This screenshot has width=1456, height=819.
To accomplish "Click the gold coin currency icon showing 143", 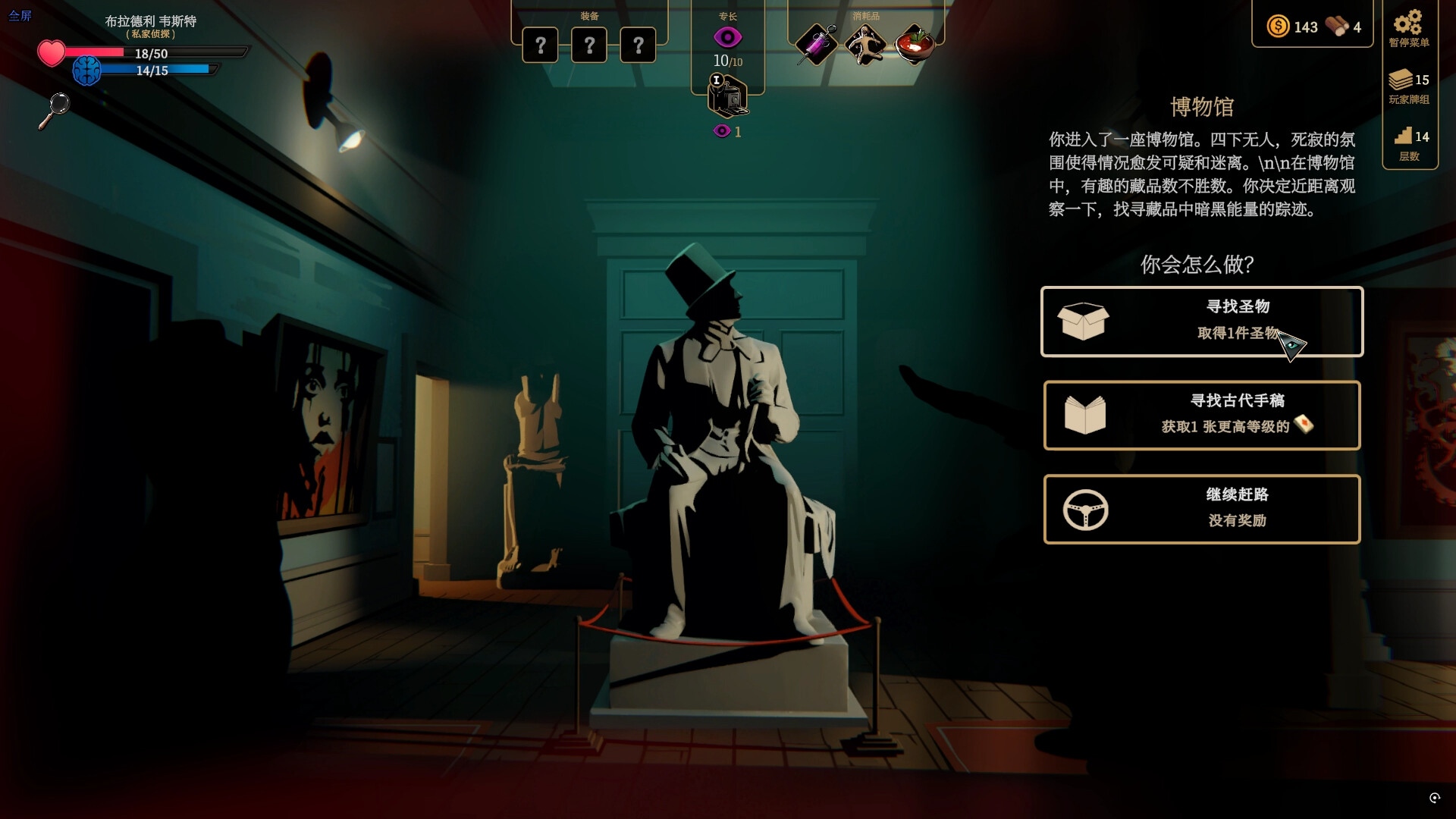I will [x=1279, y=27].
